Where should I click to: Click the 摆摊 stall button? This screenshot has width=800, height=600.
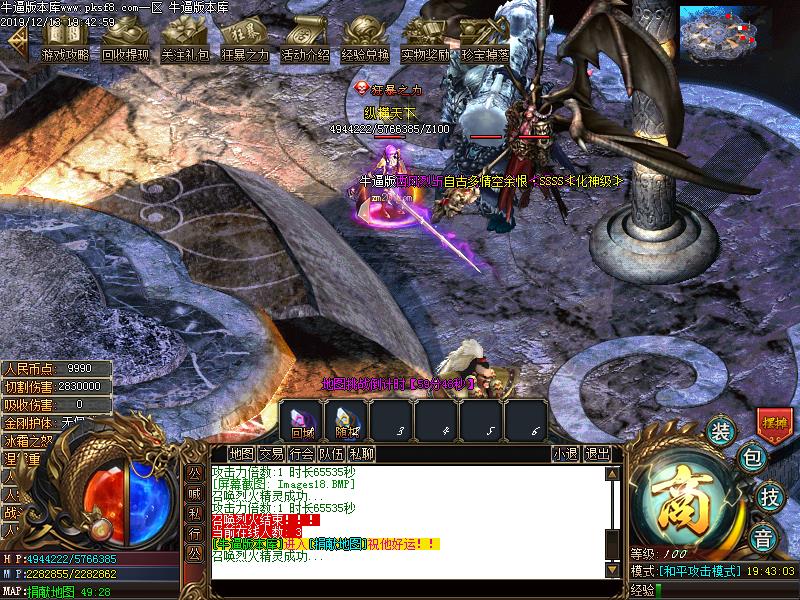pos(774,423)
